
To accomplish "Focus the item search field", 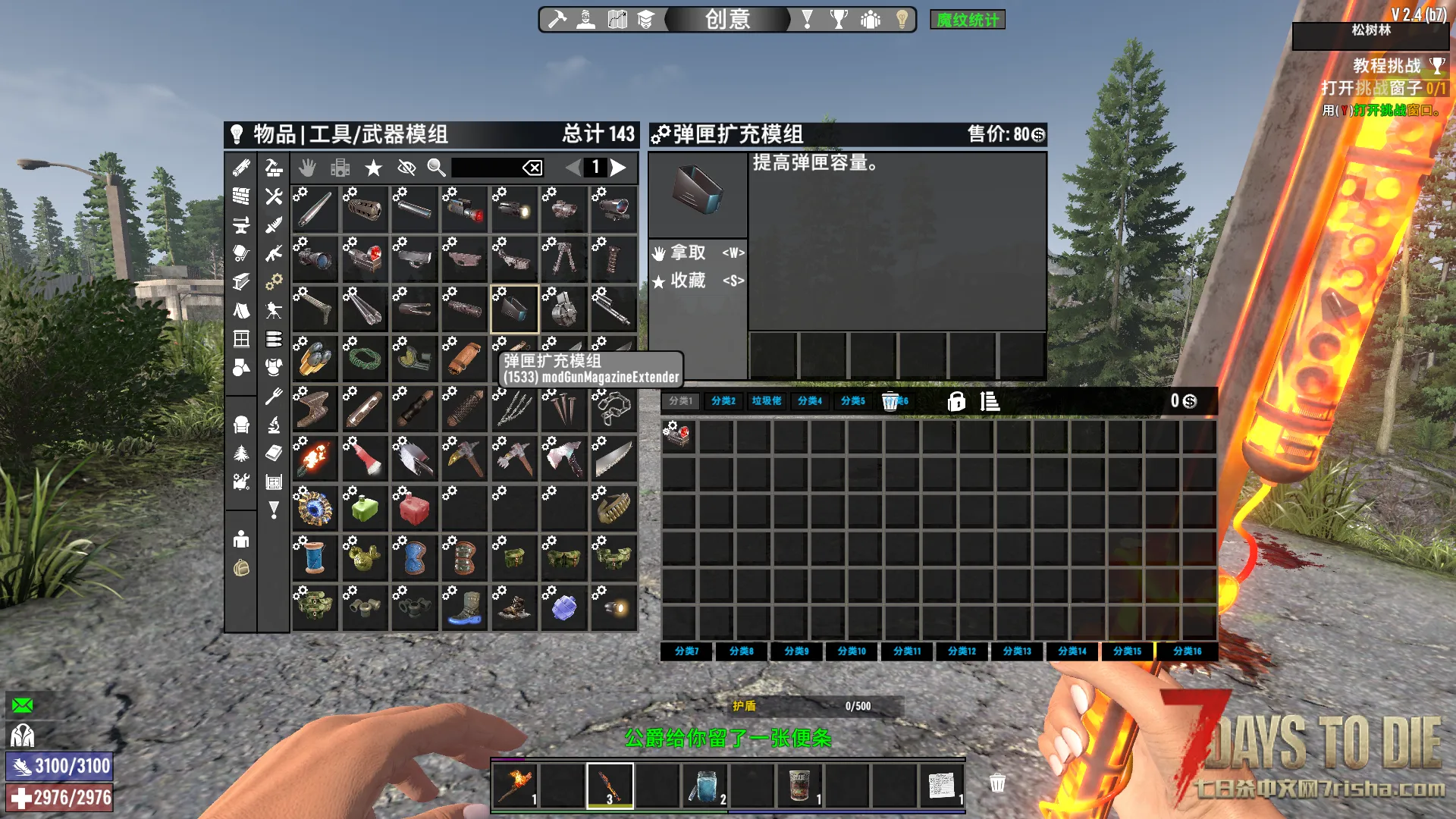I will tap(485, 168).
